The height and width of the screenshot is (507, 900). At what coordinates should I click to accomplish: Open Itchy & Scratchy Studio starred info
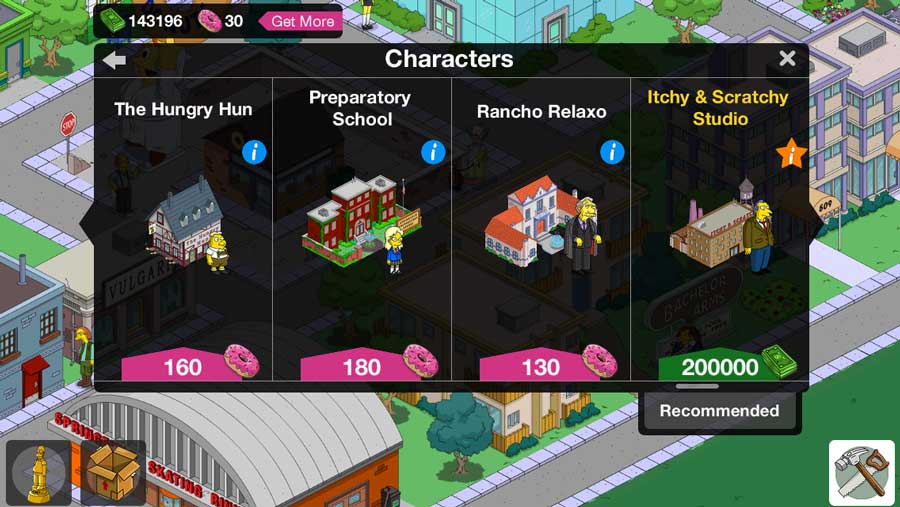791,154
